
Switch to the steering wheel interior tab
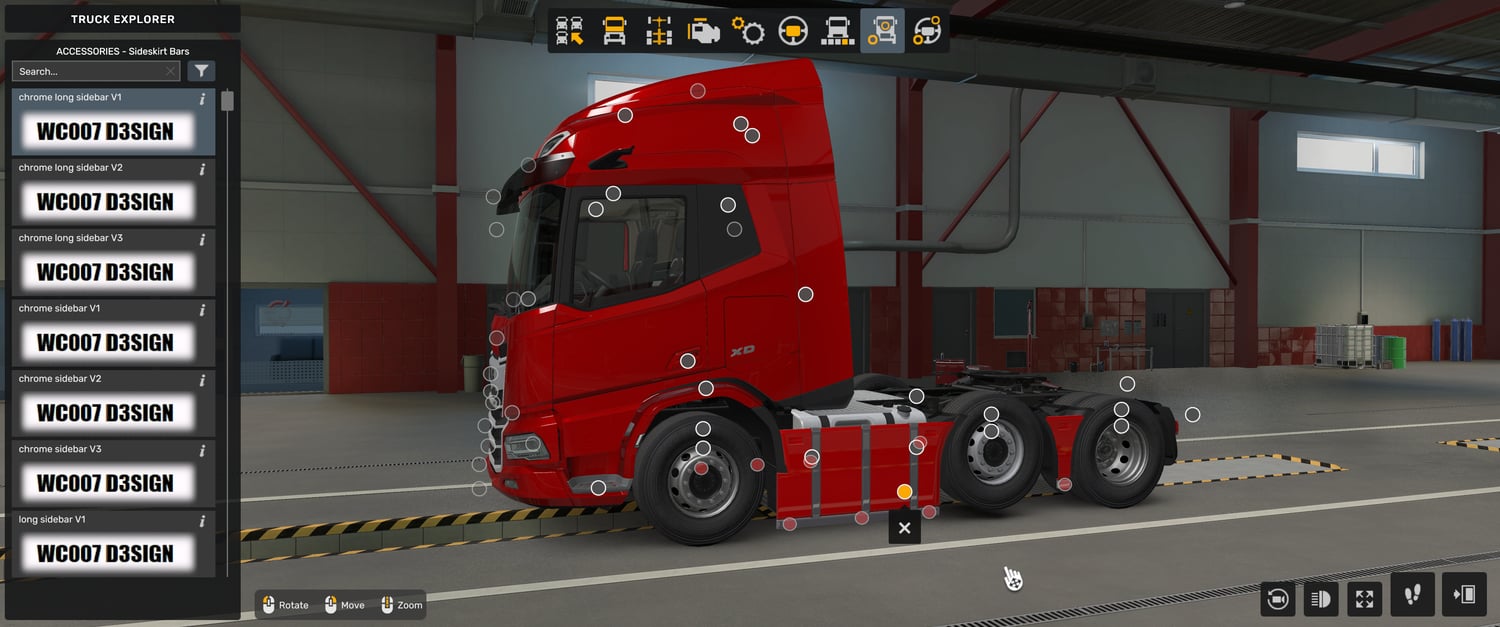[793, 31]
